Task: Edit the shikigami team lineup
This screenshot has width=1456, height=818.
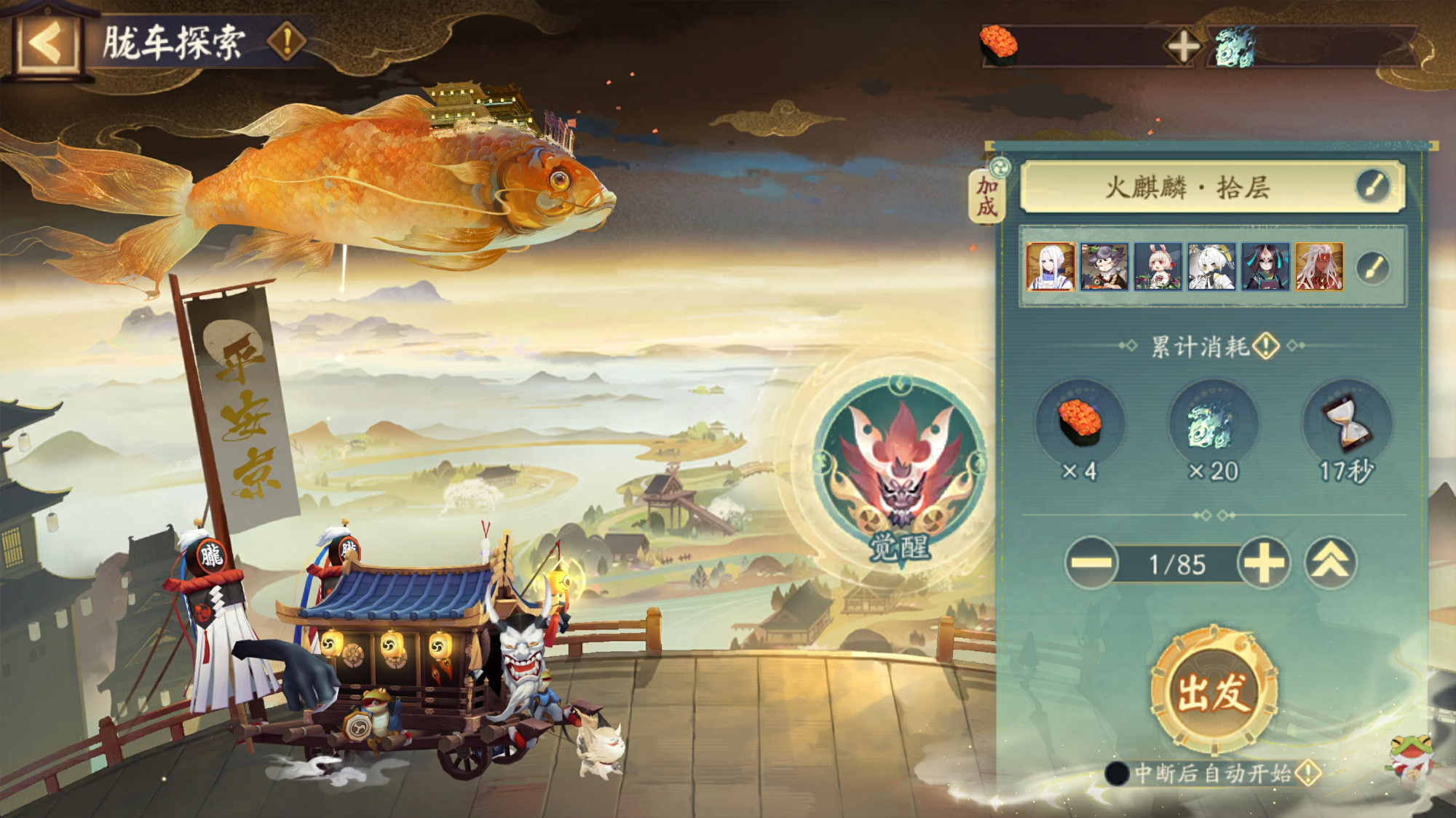Action: (x=1374, y=268)
